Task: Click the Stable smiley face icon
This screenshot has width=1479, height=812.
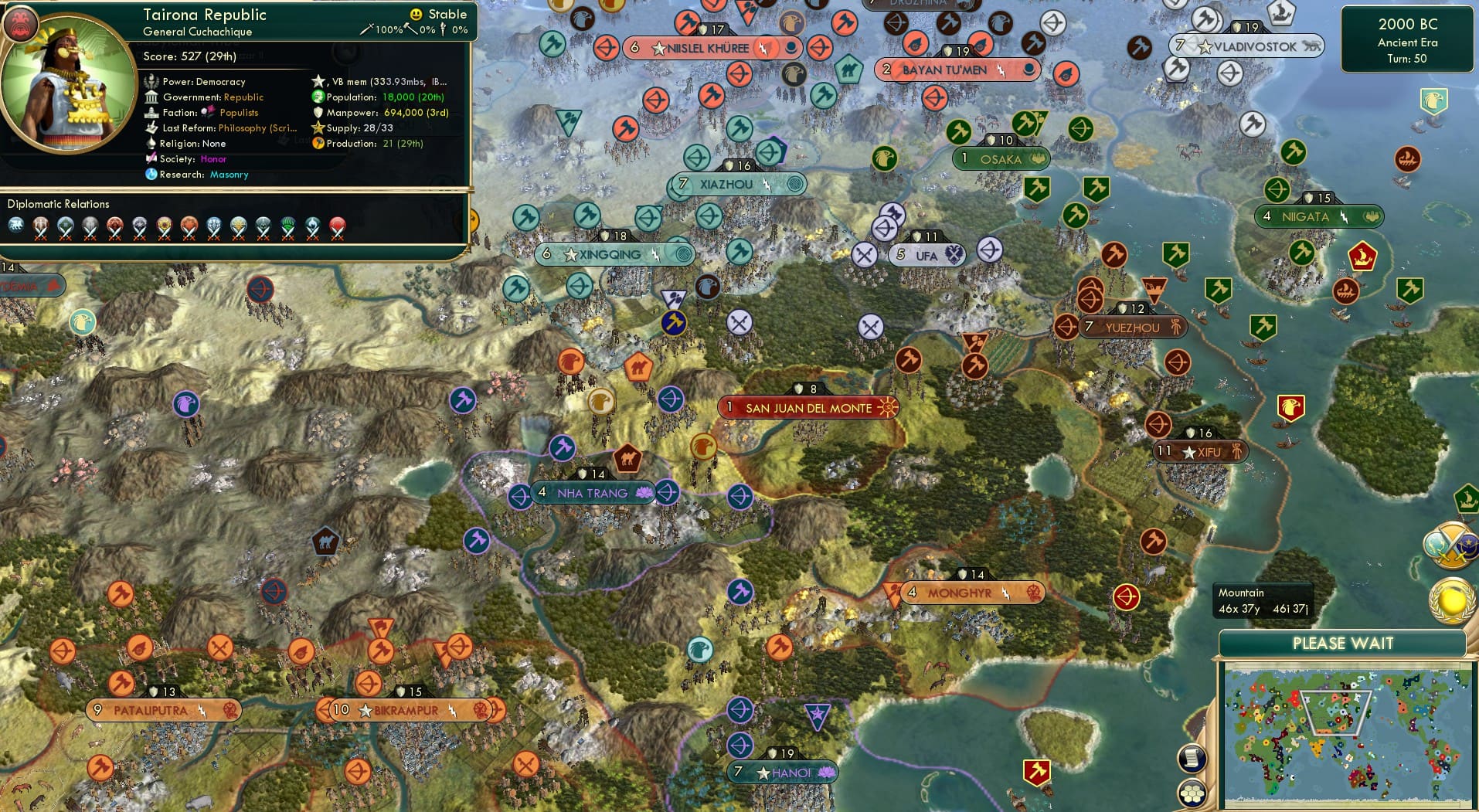Action: (x=416, y=14)
